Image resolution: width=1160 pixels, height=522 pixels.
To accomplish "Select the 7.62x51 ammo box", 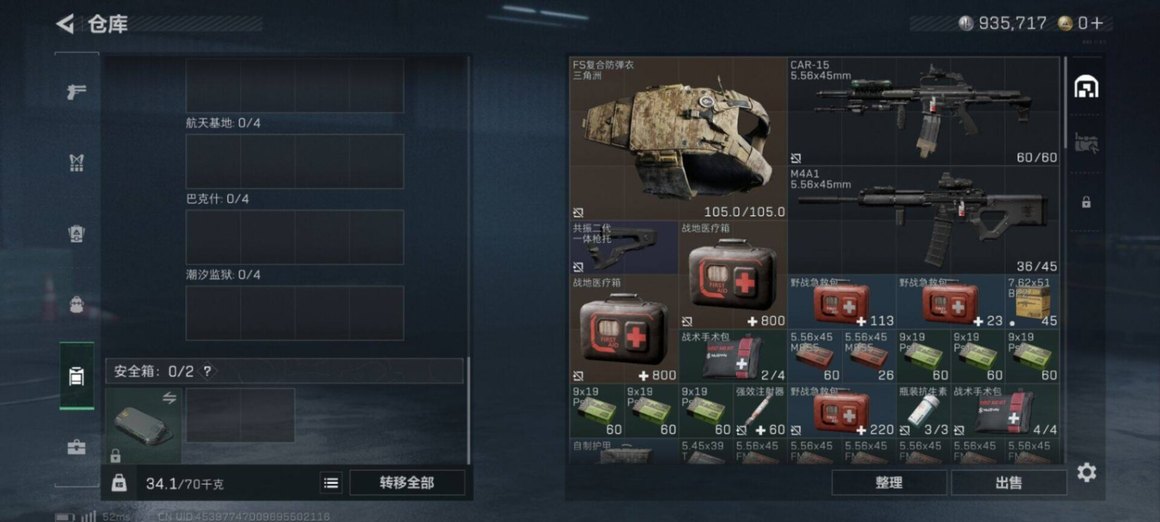I will 1032,302.
